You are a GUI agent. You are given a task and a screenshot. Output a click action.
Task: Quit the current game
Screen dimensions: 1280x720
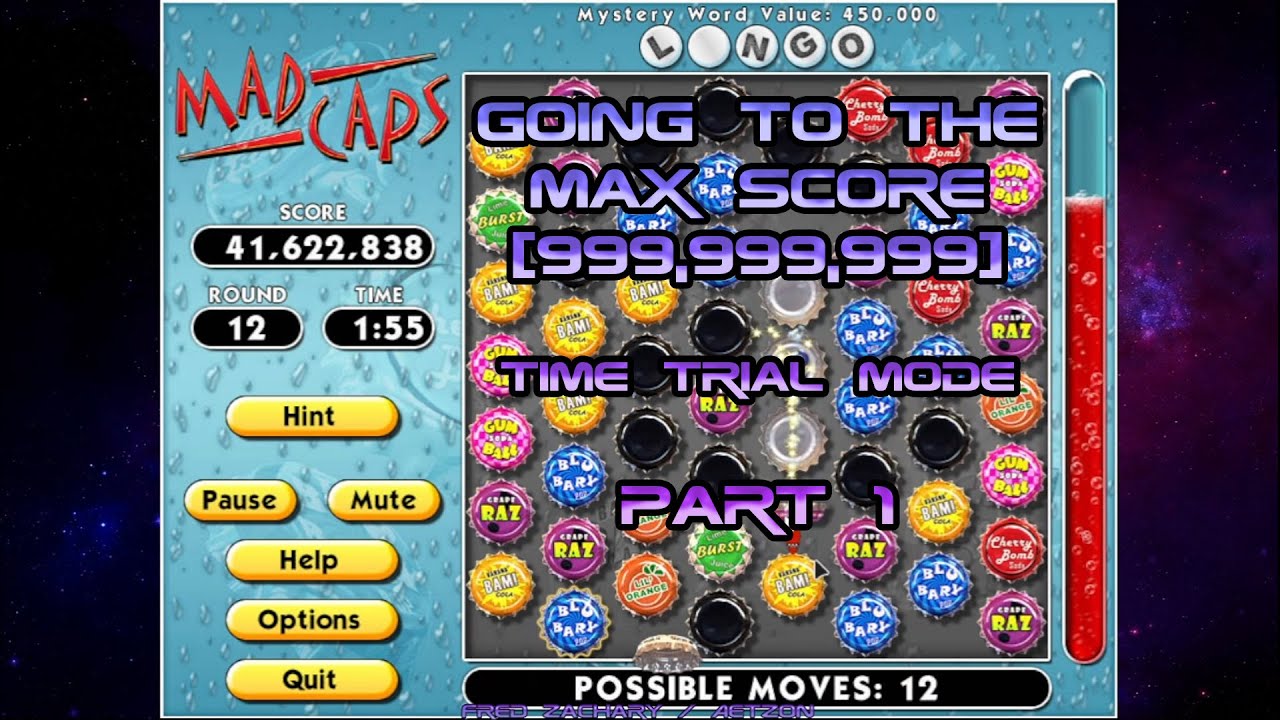pos(311,680)
